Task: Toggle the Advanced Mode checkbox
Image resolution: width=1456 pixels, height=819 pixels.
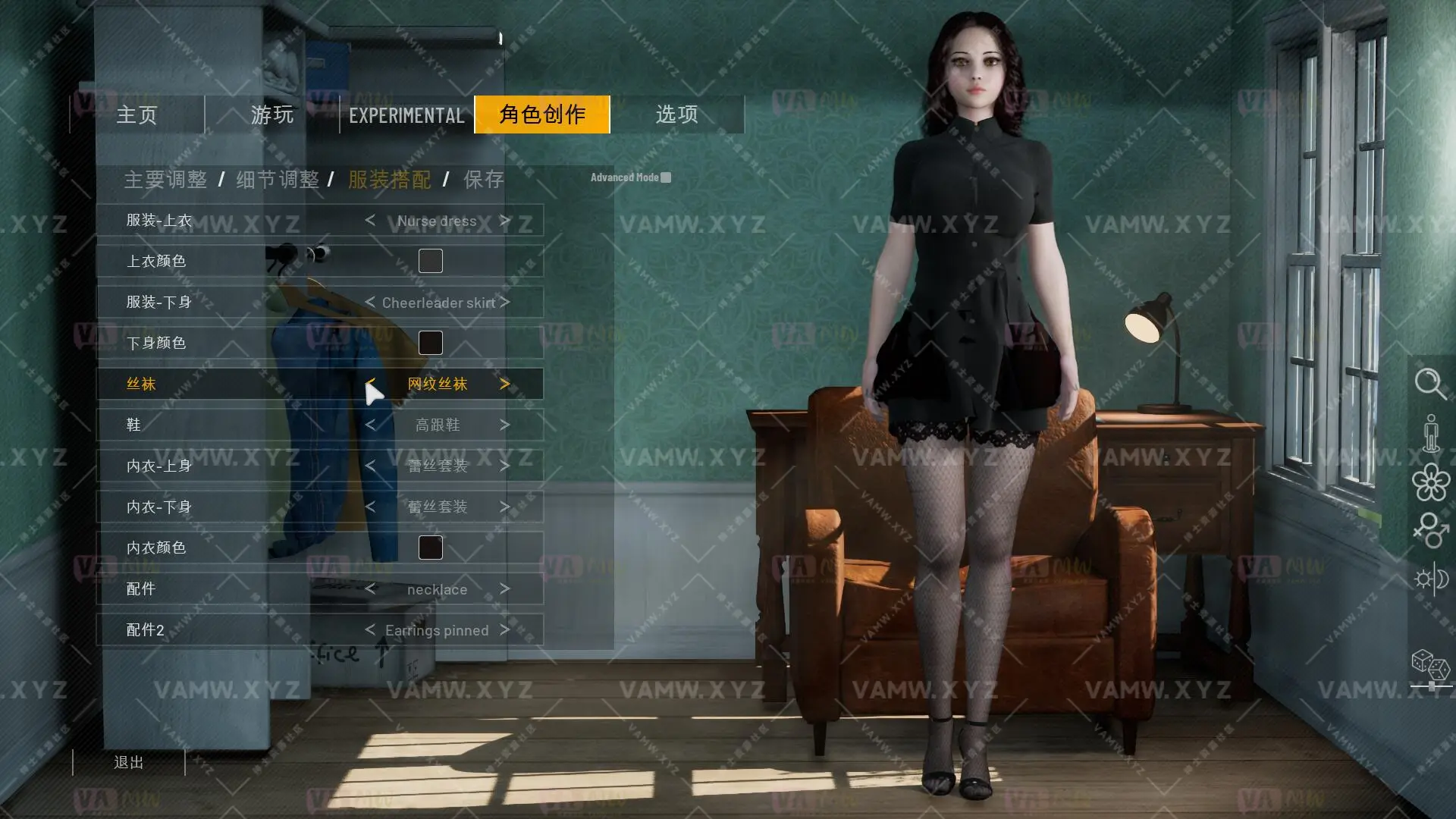Action: tap(666, 177)
